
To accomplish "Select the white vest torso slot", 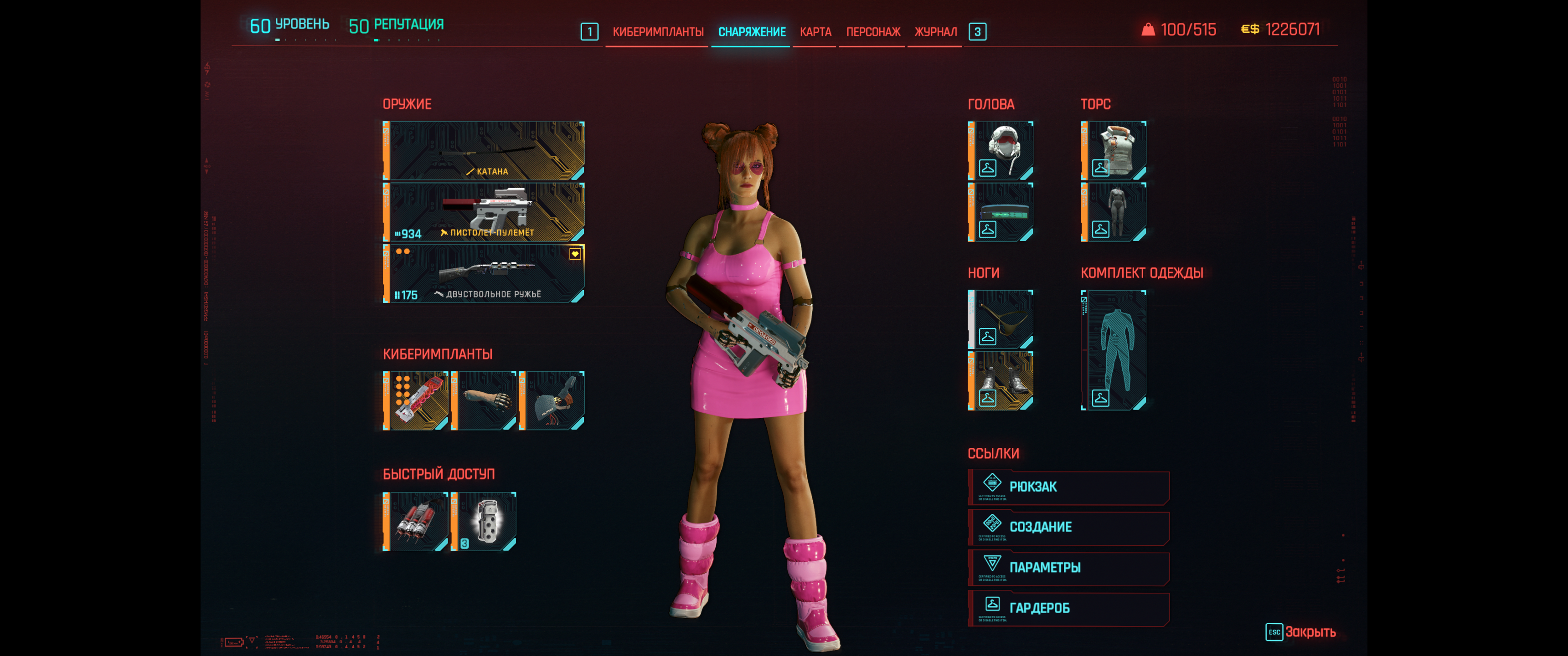I will pyautogui.click(x=1114, y=150).
